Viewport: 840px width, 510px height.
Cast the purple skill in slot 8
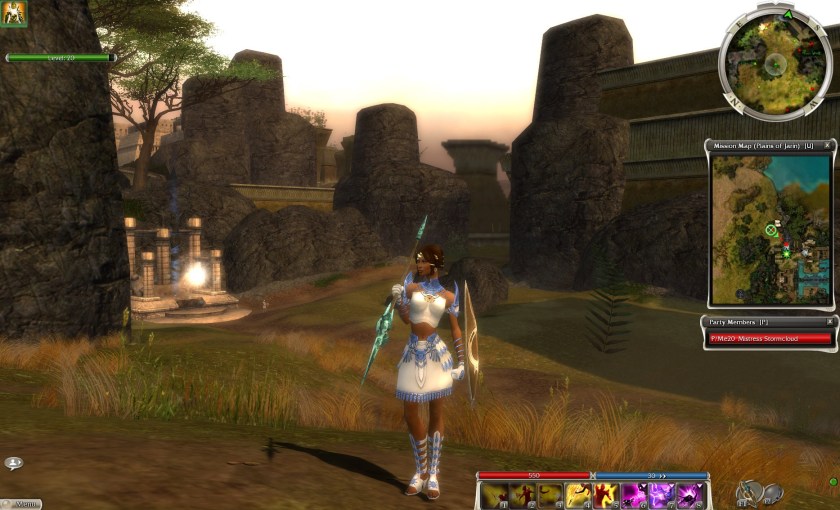[689, 495]
